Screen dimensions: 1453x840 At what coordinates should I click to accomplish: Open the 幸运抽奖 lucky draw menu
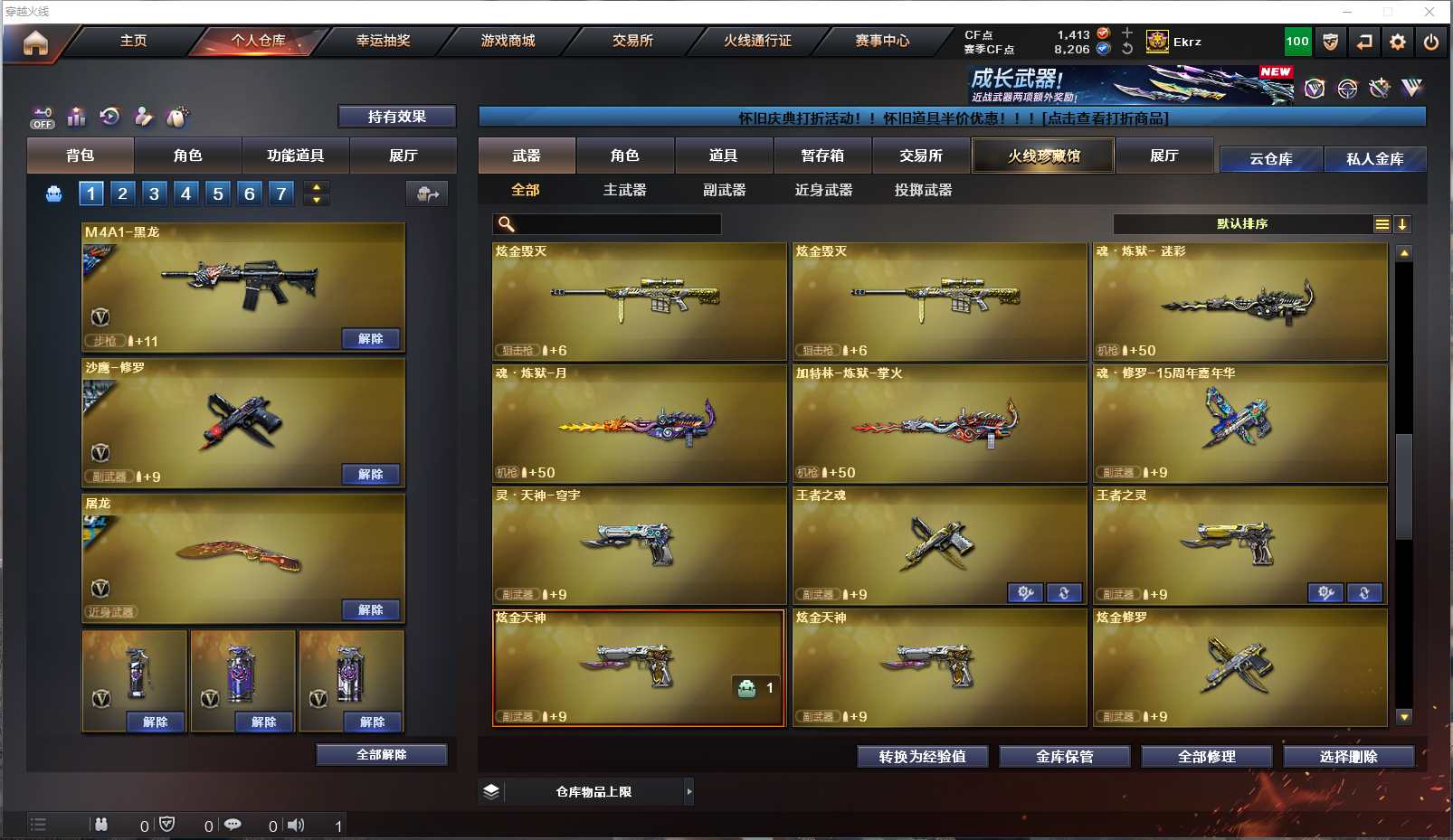pos(383,41)
